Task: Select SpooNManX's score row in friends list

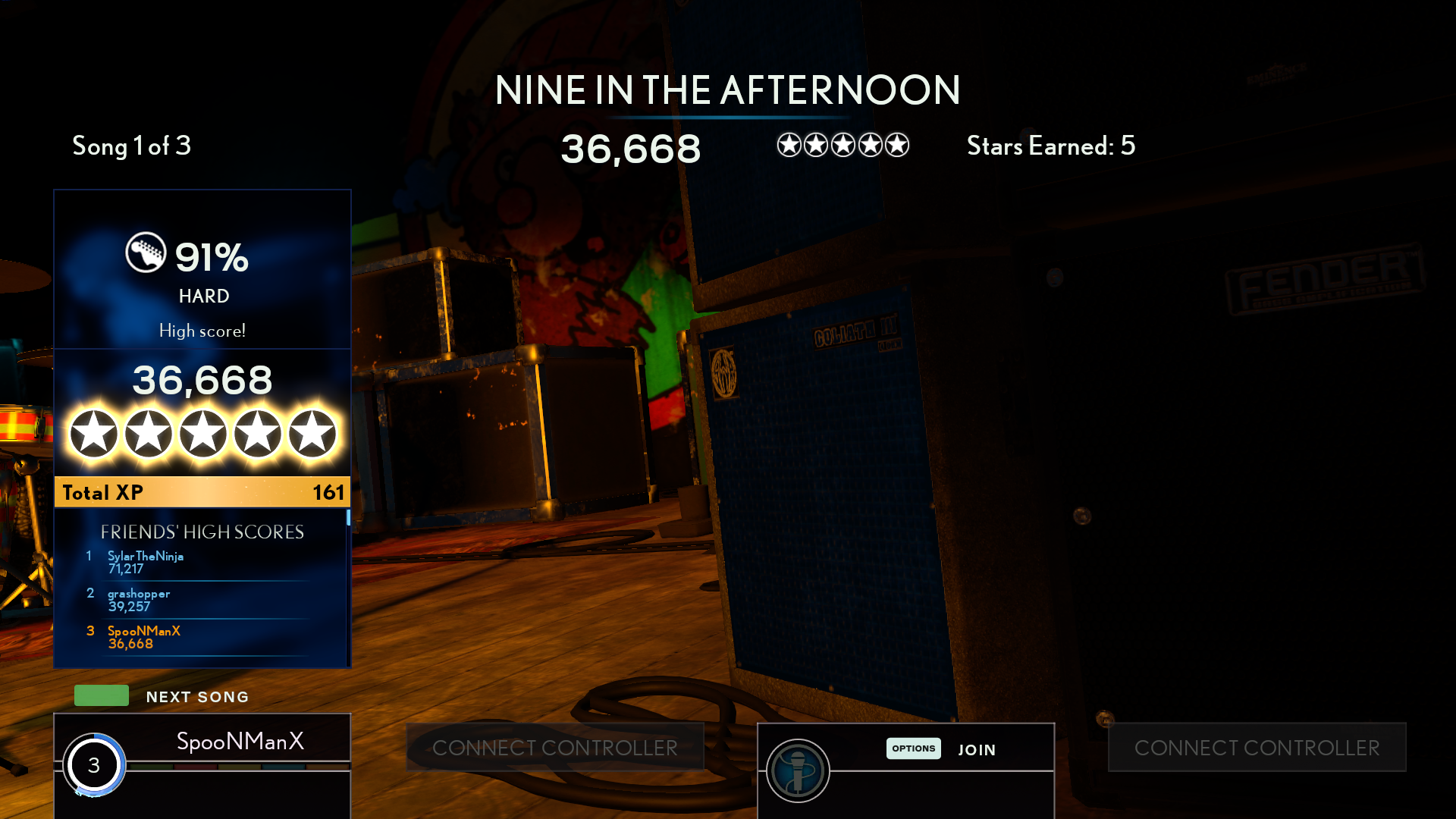Action: [197, 637]
